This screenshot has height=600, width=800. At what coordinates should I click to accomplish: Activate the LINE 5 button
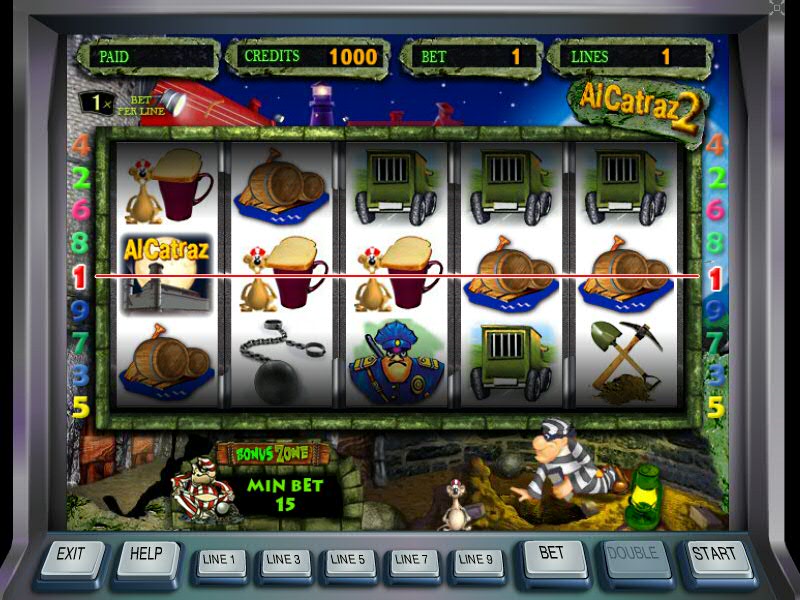(348, 560)
